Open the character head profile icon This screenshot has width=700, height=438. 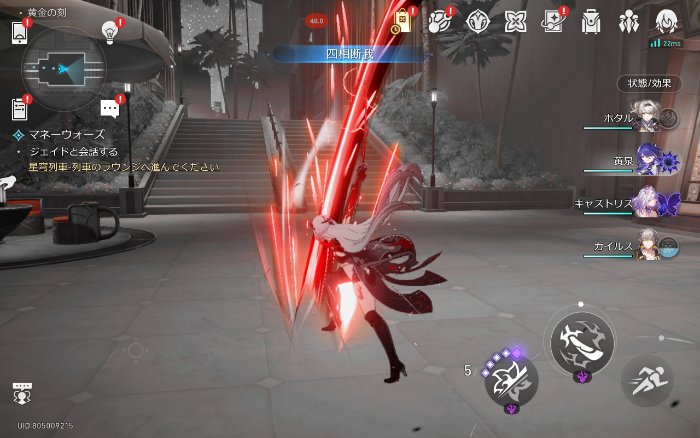[x=665, y=22]
